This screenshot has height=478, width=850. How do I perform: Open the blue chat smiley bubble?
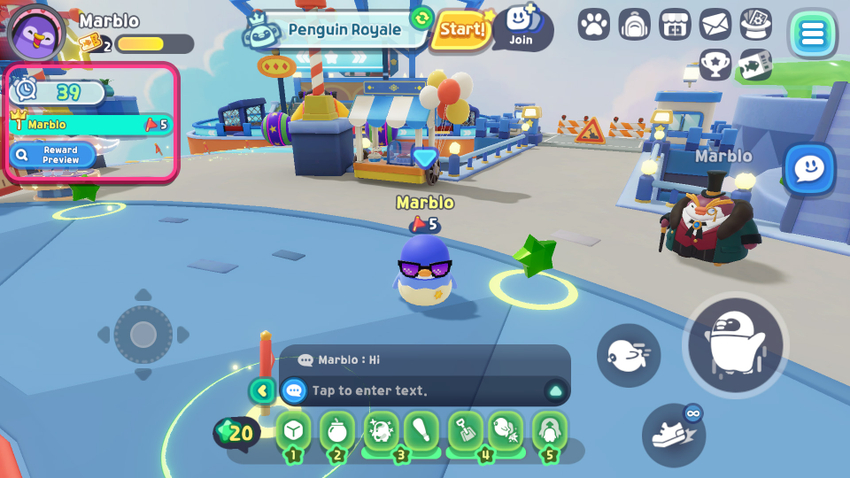pyautogui.click(x=808, y=170)
